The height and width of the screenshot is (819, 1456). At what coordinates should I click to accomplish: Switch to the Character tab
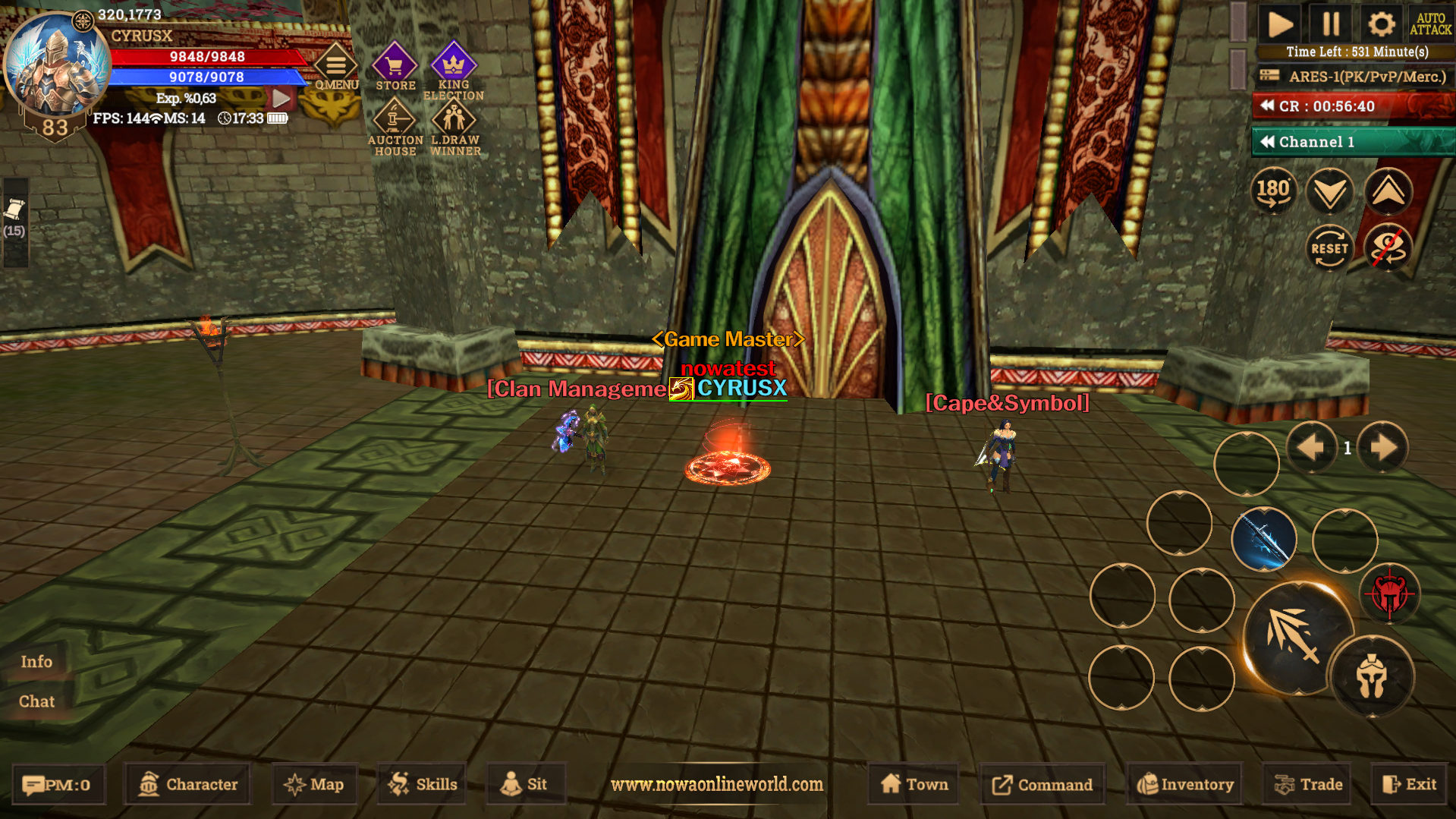pos(186,784)
